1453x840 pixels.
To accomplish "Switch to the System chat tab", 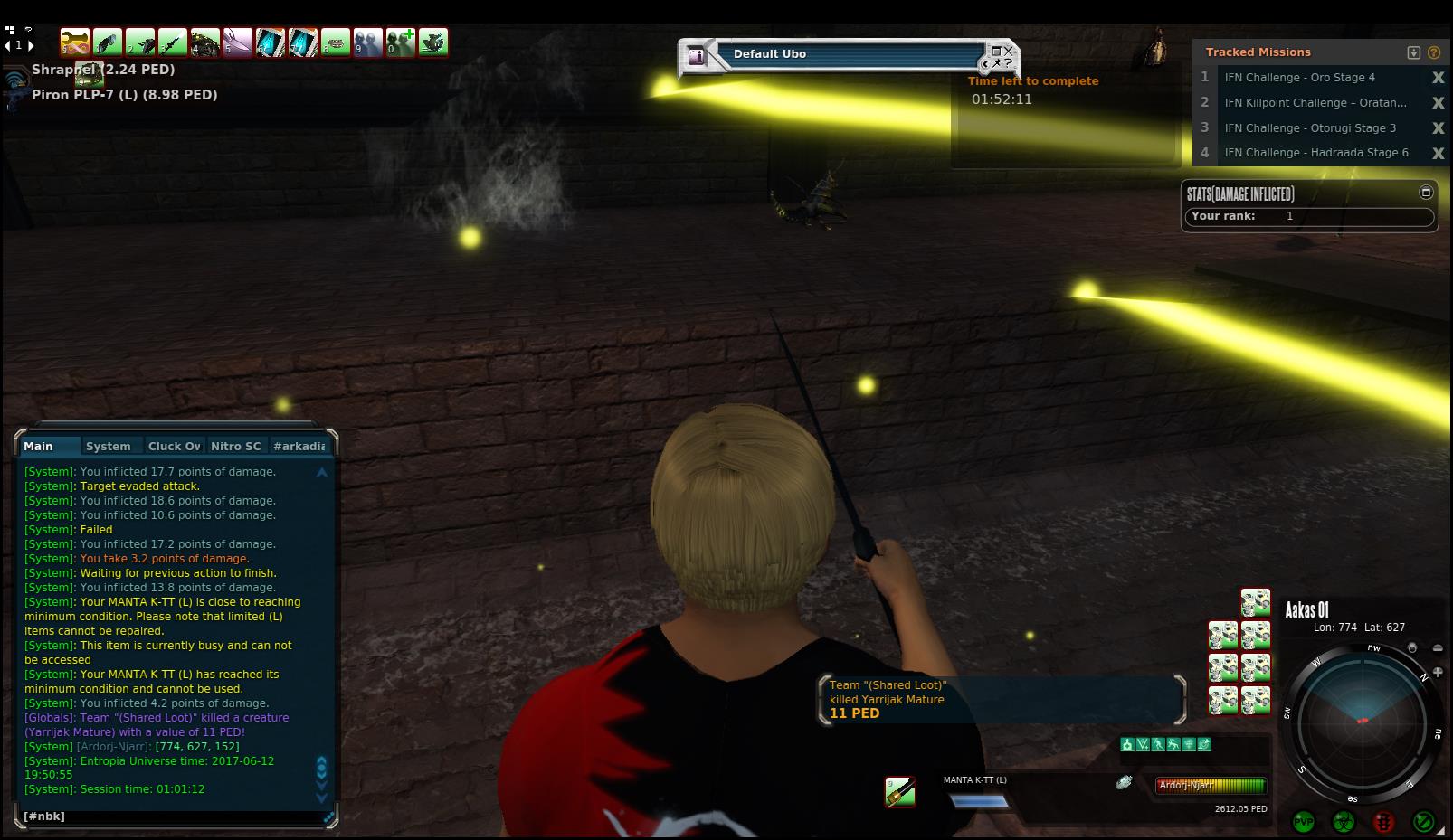I will 108,446.
